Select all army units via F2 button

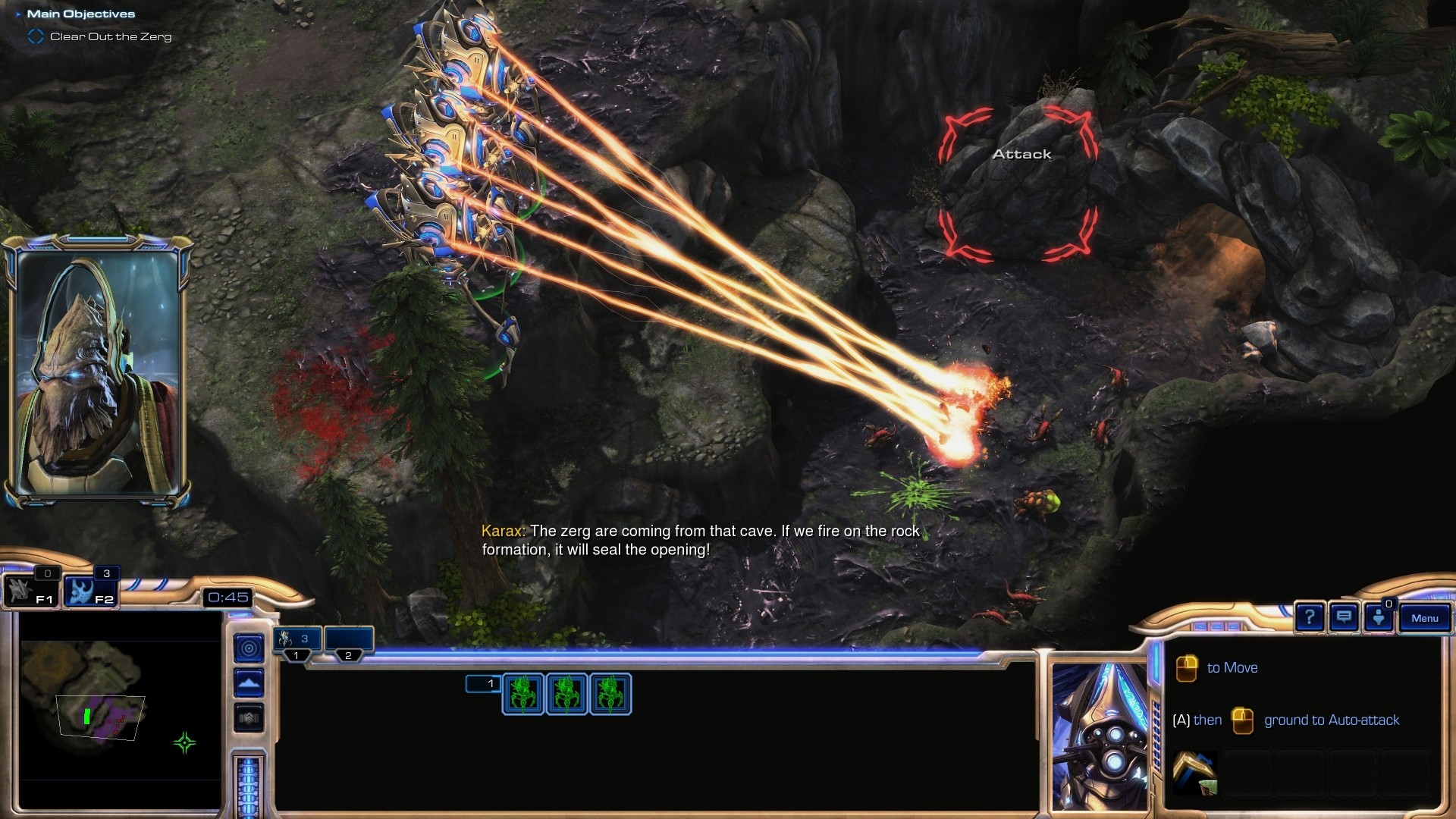[x=90, y=591]
